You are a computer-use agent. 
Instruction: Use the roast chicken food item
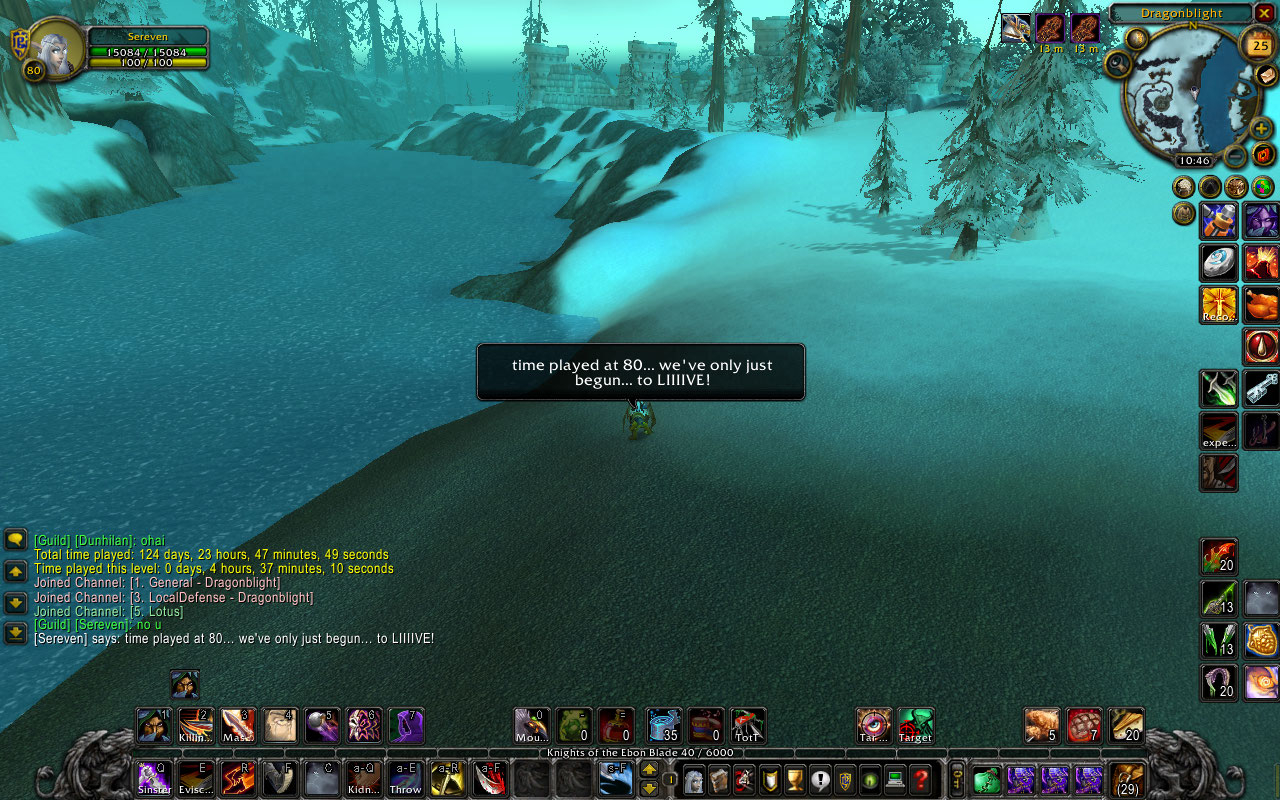pos(1262,304)
